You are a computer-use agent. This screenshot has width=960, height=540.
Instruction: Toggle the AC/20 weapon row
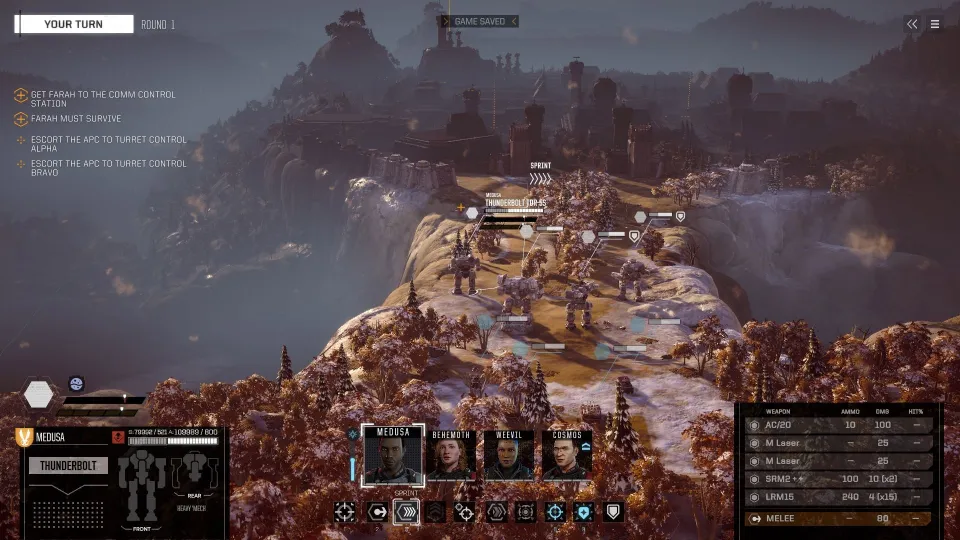click(x=840, y=425)
